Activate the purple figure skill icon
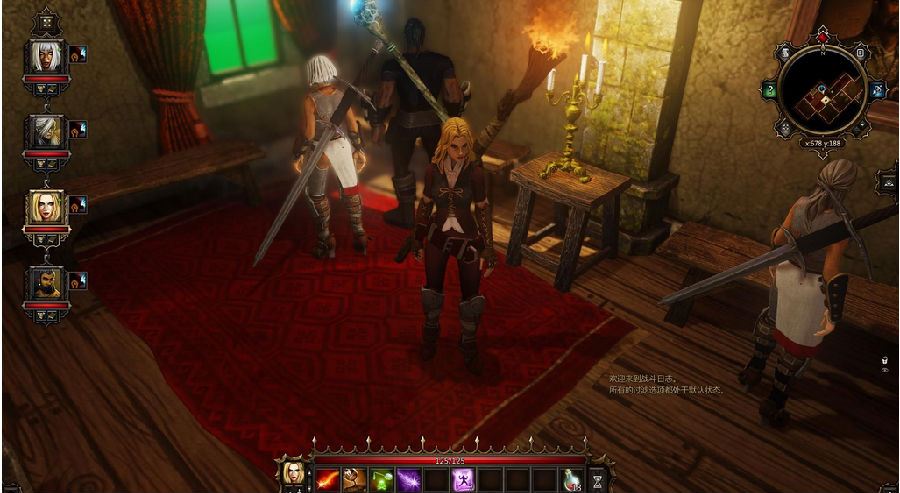This screenshot has height=493, width=900. (x=462, y=480)
